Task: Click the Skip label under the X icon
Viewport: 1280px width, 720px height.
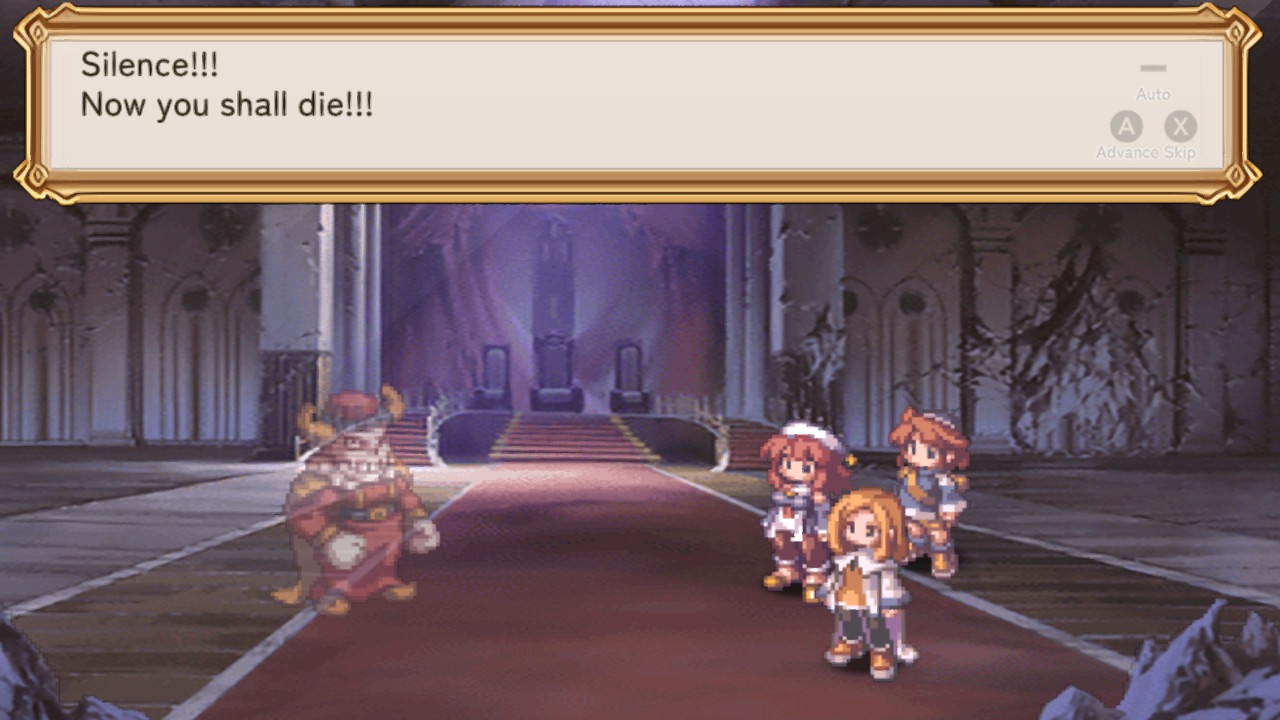Action: (x=1181, y=152)
